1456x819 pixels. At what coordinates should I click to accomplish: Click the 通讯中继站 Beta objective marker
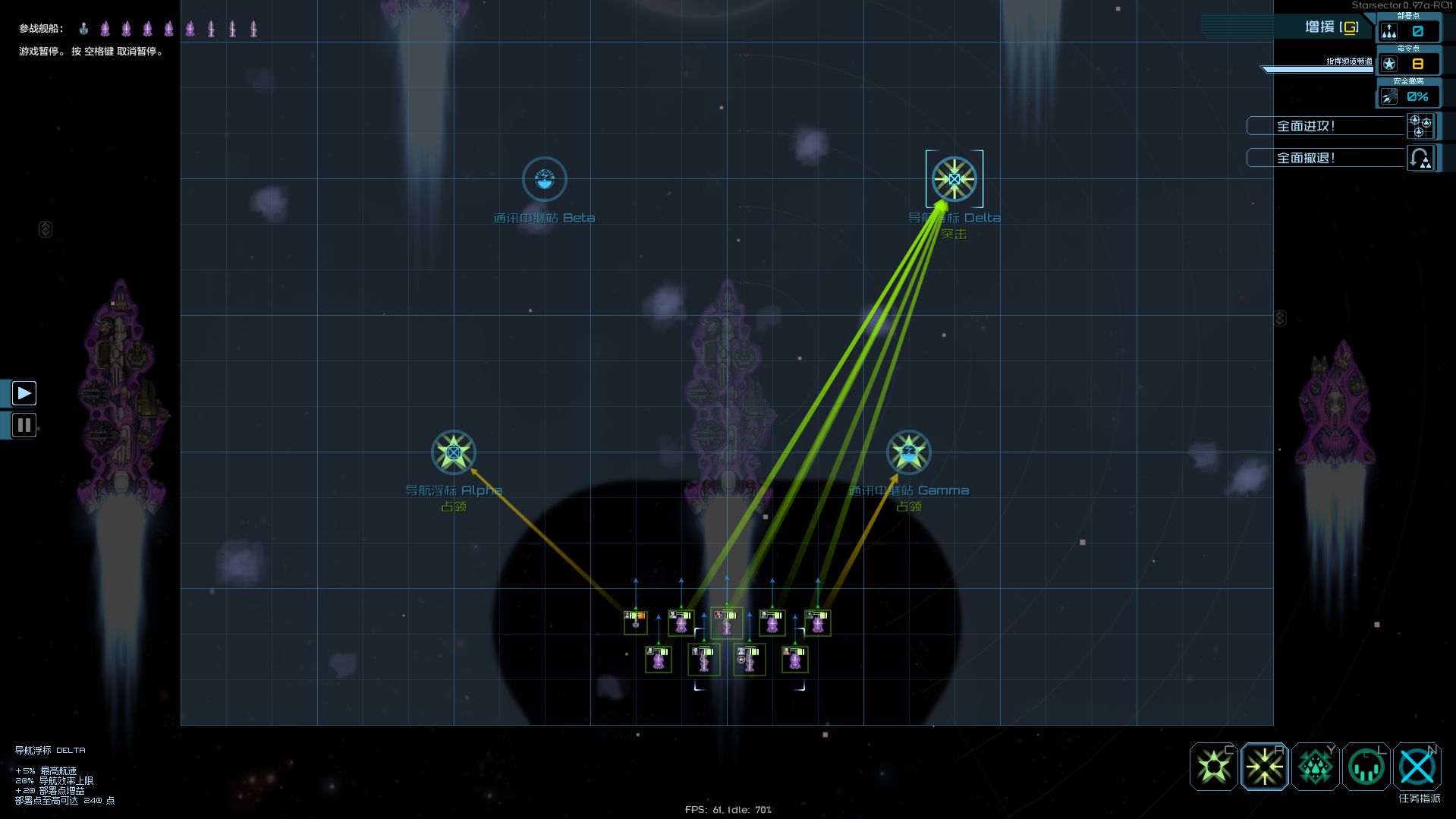click(x=544, y=178)
